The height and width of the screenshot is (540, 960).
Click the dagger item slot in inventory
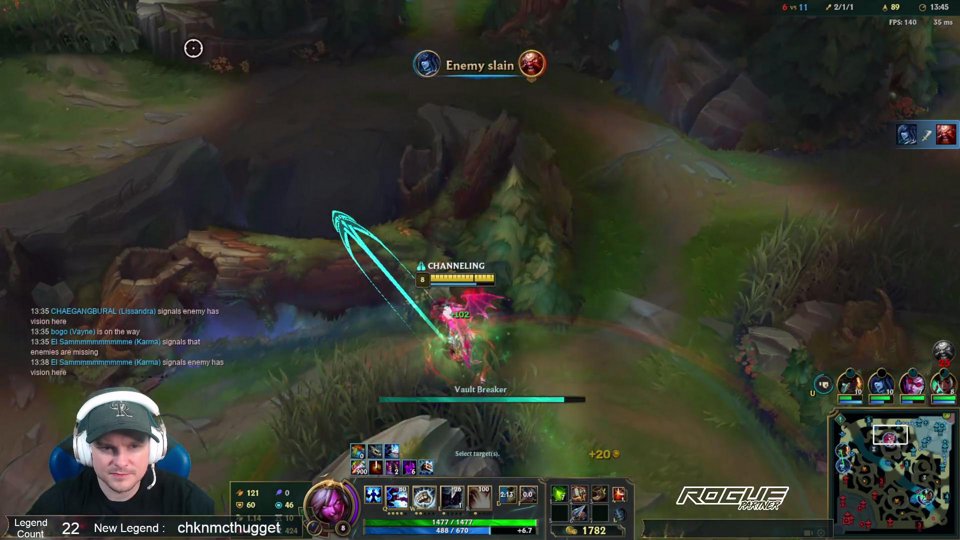(x=580, y=513)
